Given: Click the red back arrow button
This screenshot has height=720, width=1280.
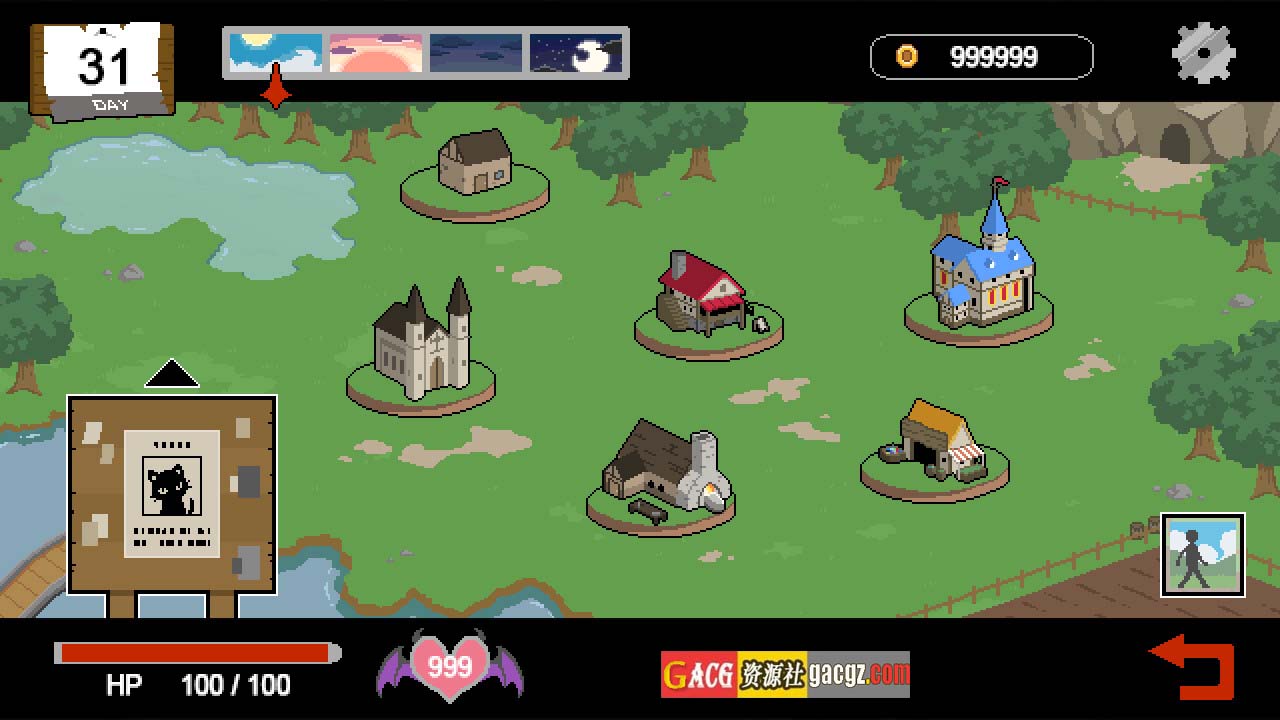Looking at the screenshot, I should click(x=1193, y=665).
